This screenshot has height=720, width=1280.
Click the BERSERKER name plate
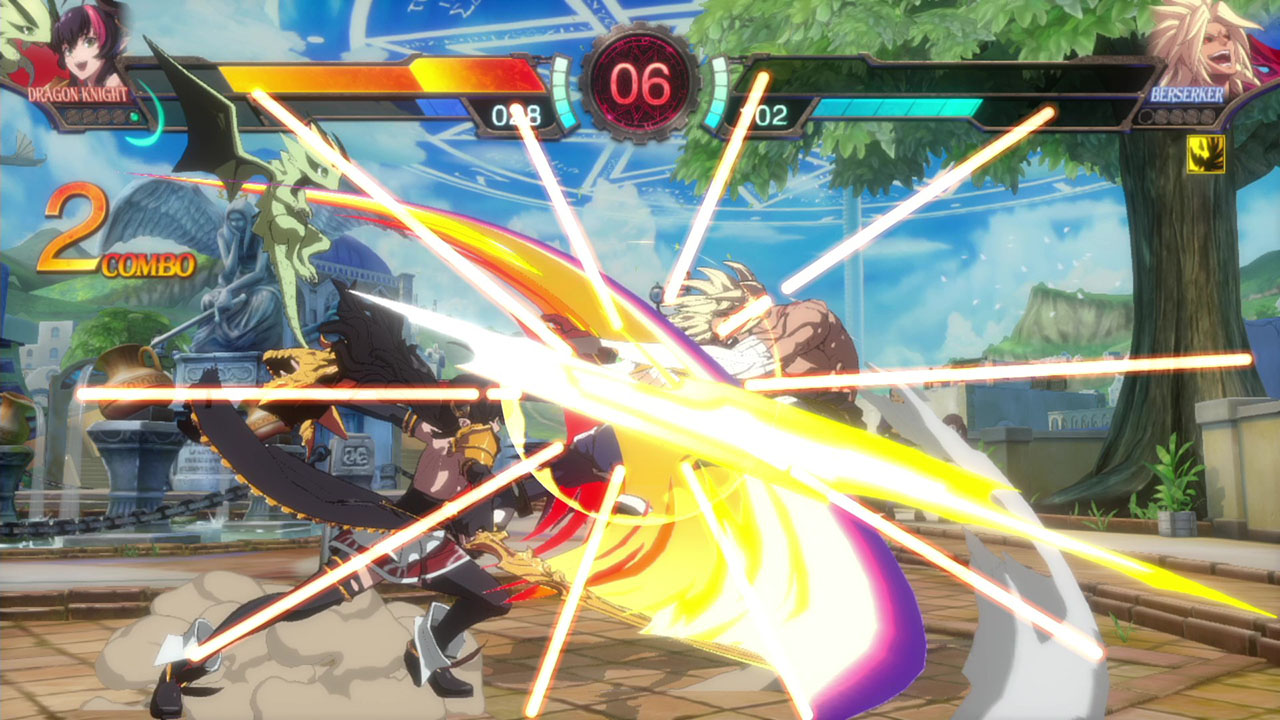1187,95
